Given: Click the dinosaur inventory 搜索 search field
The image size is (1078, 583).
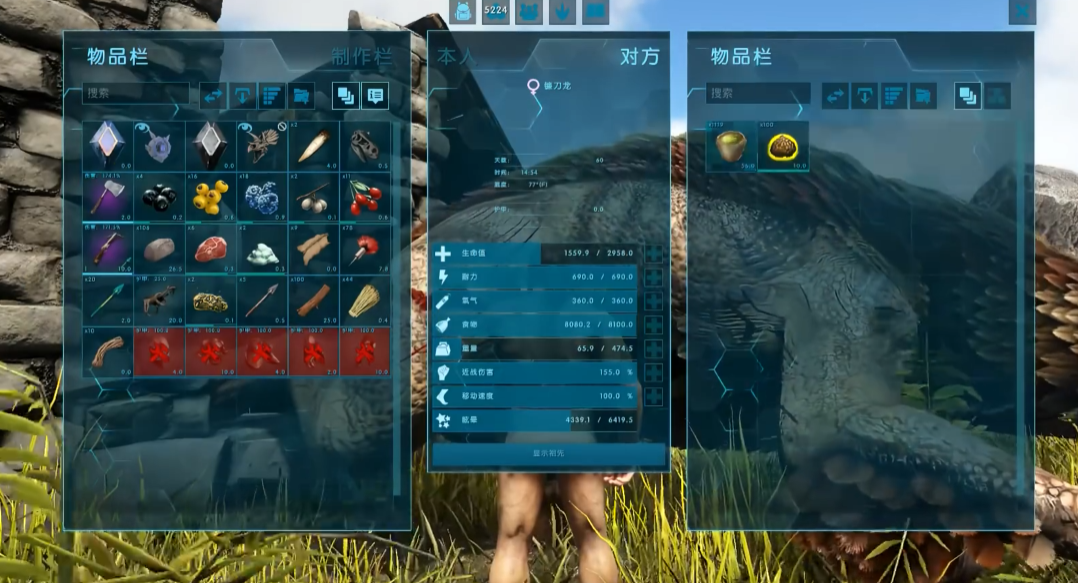Looking at the screenshot, I should click(757, 93).
